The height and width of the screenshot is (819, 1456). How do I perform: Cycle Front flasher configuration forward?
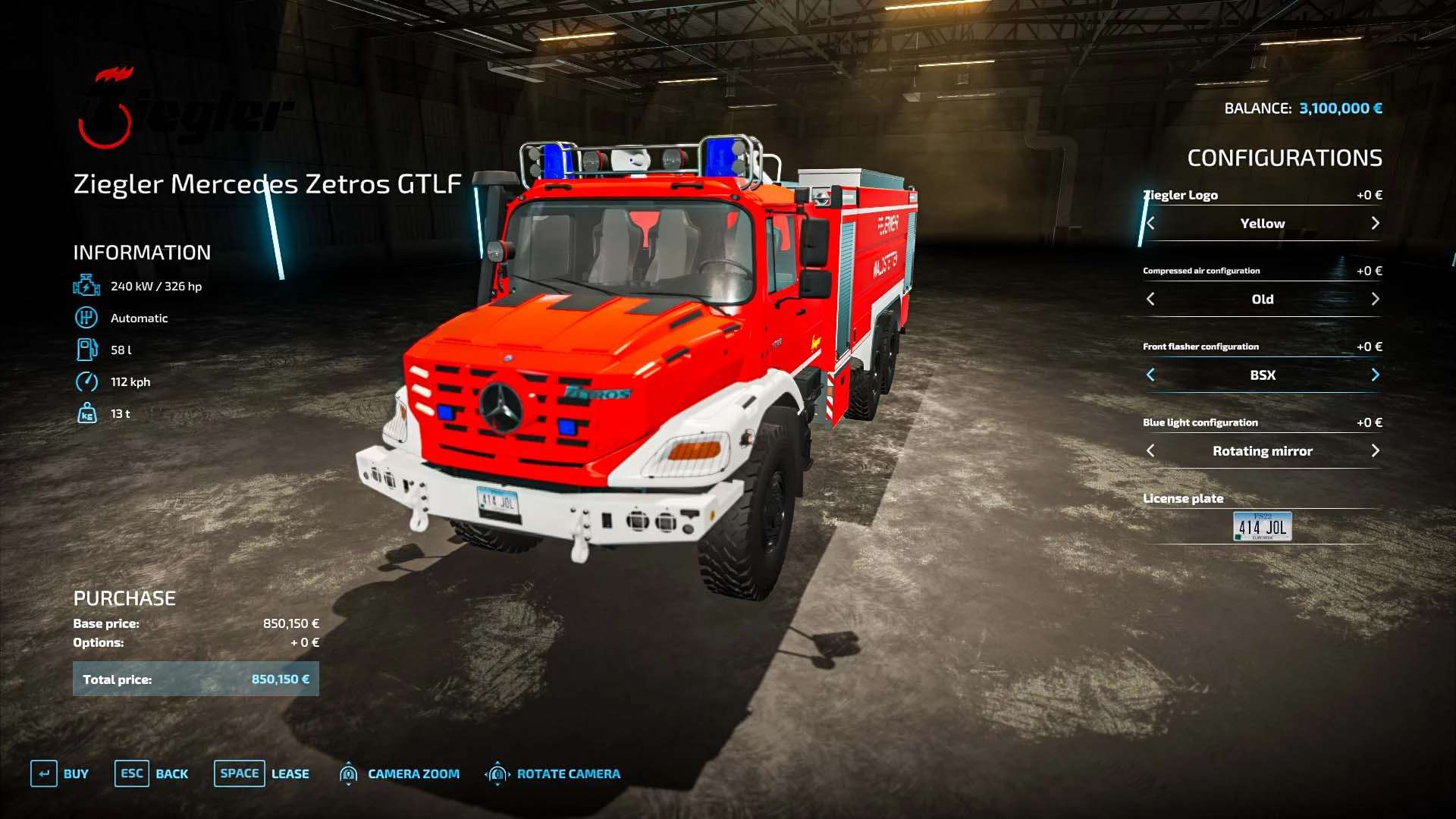(x=1375, y=375)
